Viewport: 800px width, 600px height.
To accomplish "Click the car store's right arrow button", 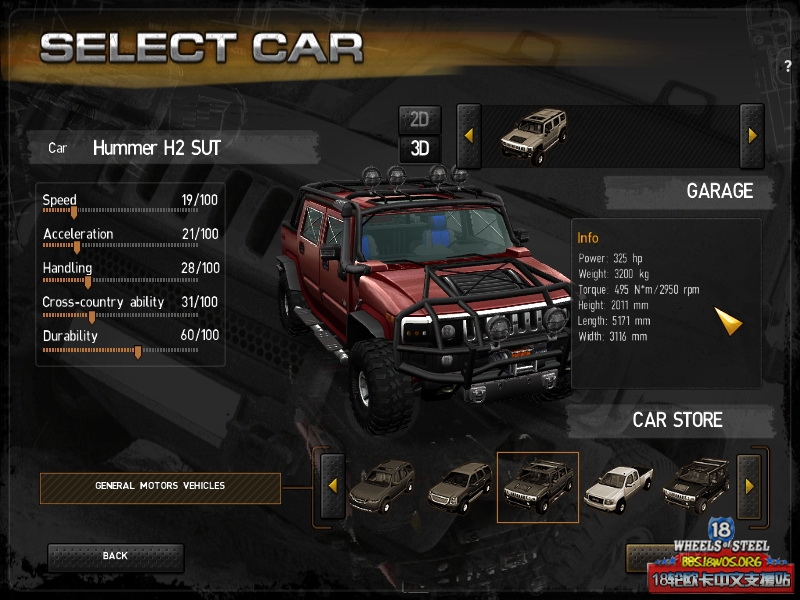I will [750, 486].
